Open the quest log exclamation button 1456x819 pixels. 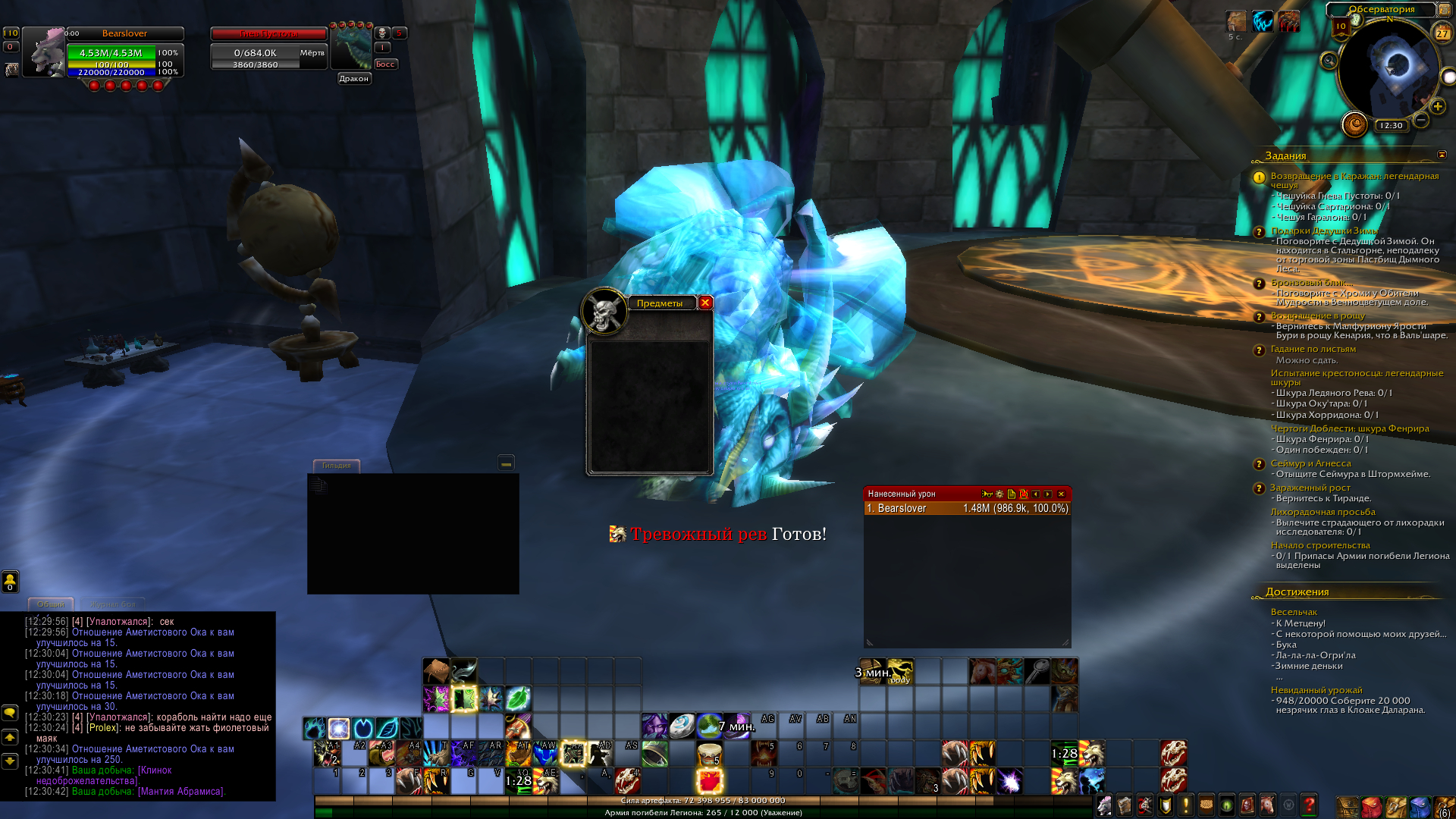click(1185, 805)
